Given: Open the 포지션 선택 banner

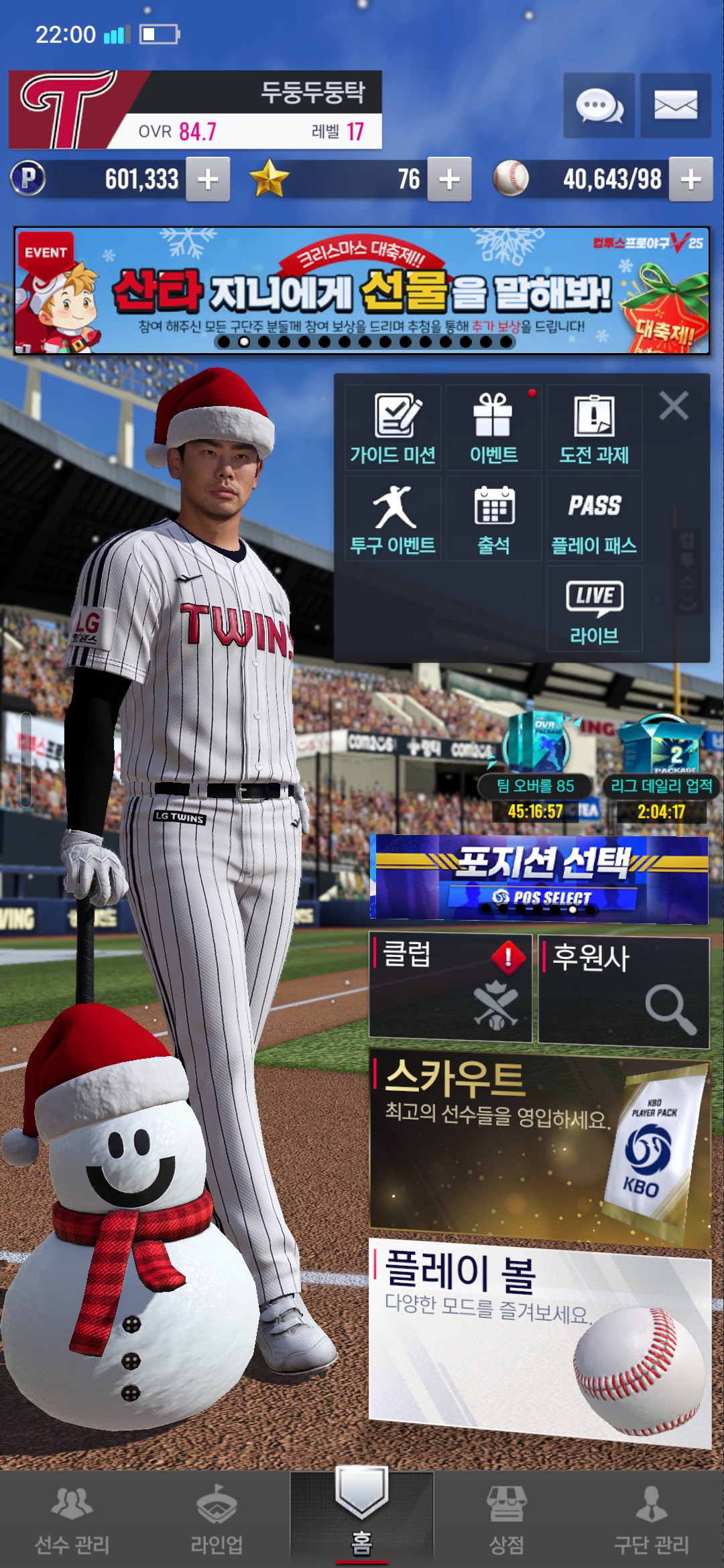Looking at the screenshot, I should point(539,878).
